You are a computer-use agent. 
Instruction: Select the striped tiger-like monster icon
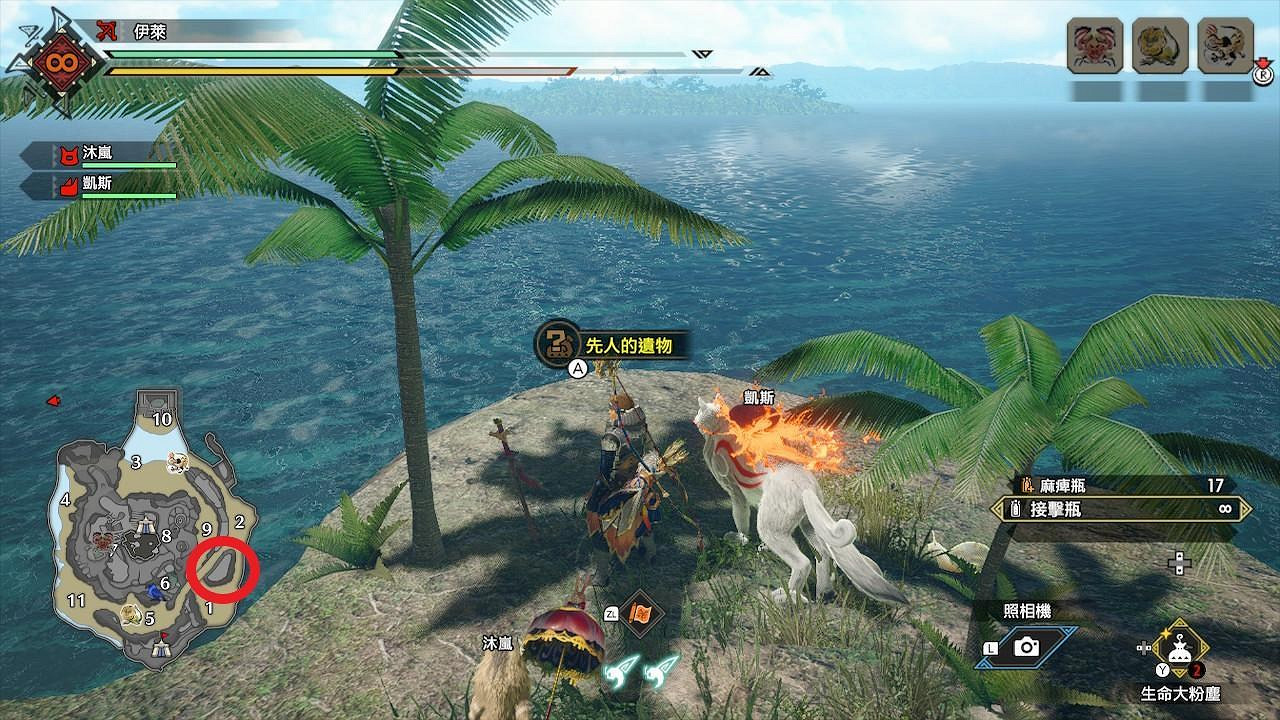click(x=1225, y=46)
